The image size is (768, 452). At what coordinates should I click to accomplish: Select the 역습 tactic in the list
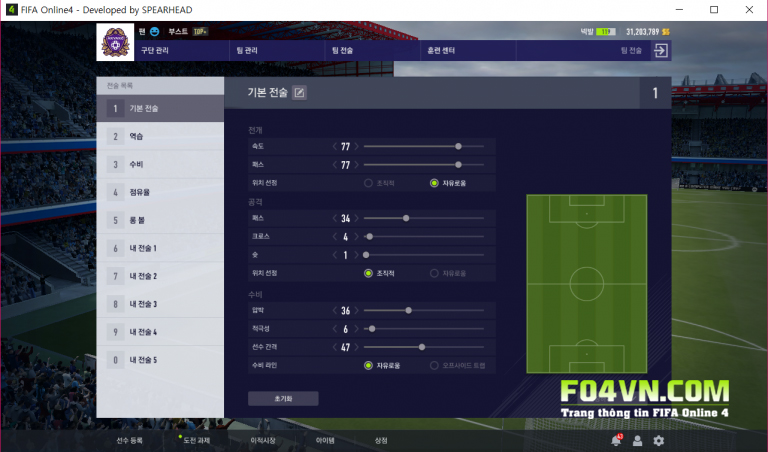click(160, 136)
